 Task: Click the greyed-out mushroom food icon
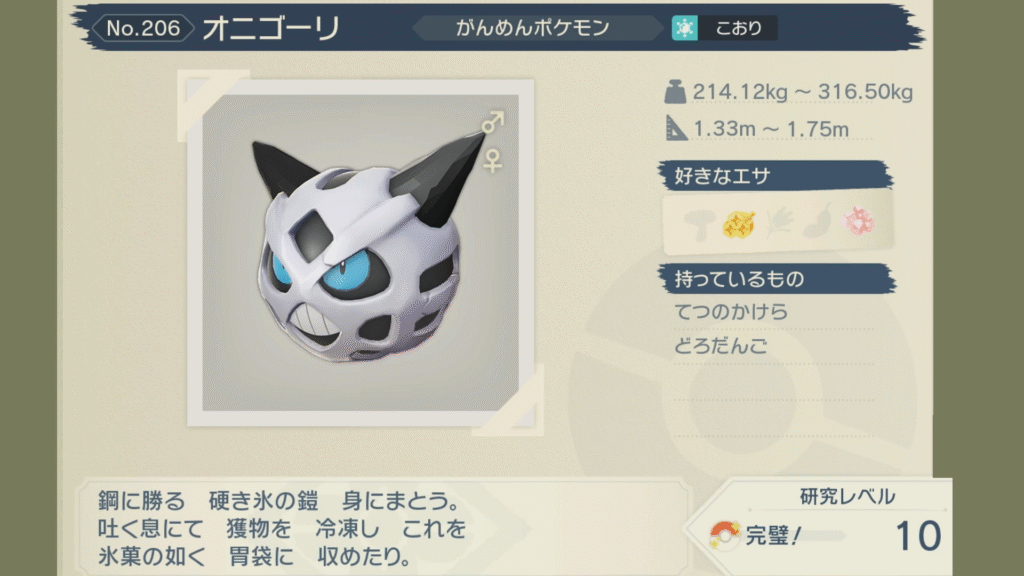click(x=695, y=223)
